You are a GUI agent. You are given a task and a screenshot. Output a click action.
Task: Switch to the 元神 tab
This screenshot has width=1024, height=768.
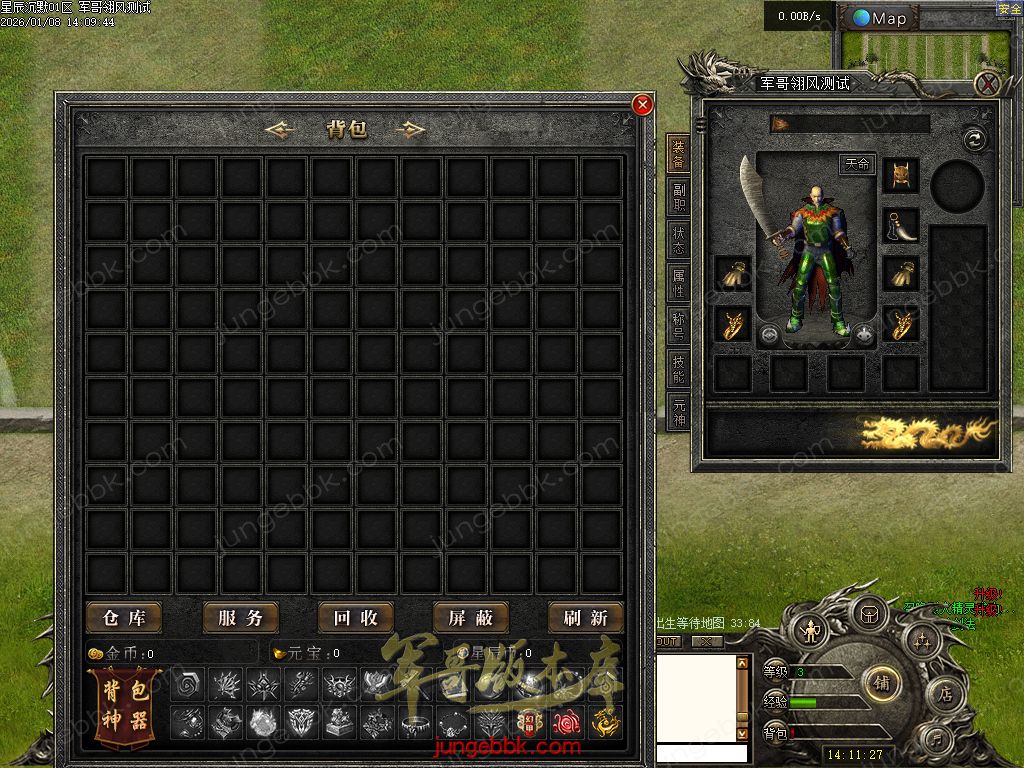click(x=679, y=412)
